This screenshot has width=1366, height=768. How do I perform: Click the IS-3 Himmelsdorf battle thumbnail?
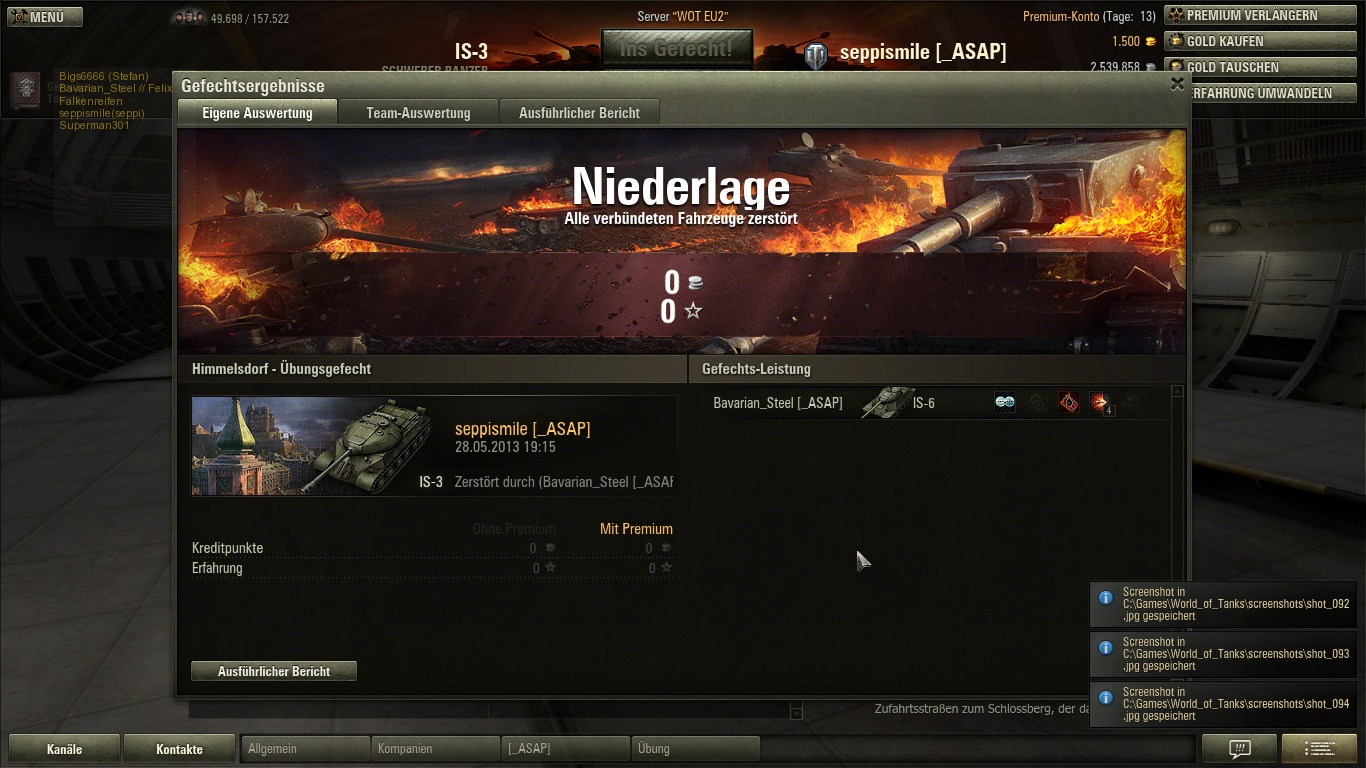pyautogui.click(x=312, y=446)
